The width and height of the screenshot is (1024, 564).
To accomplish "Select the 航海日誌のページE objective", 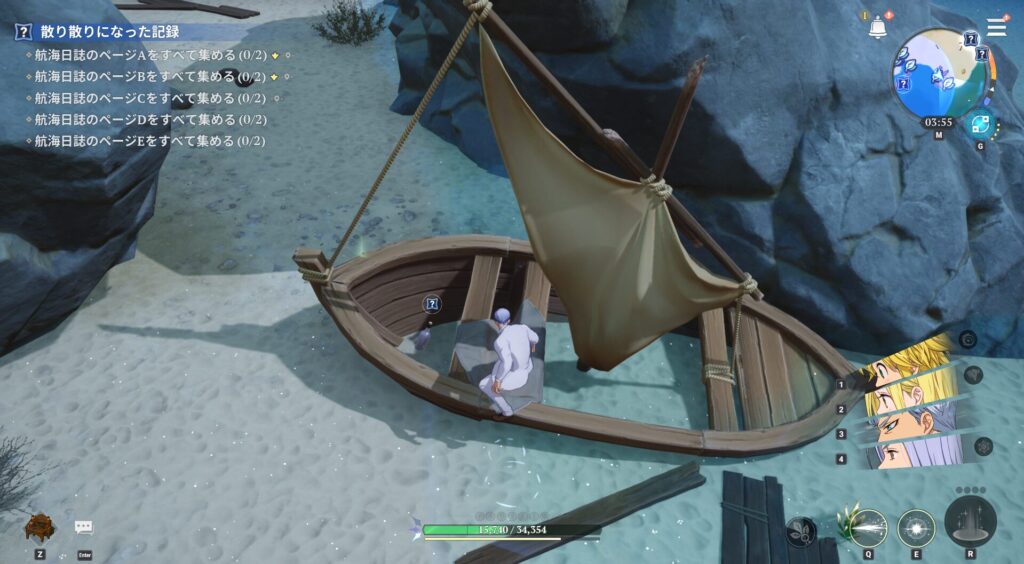I will (150, 141).
